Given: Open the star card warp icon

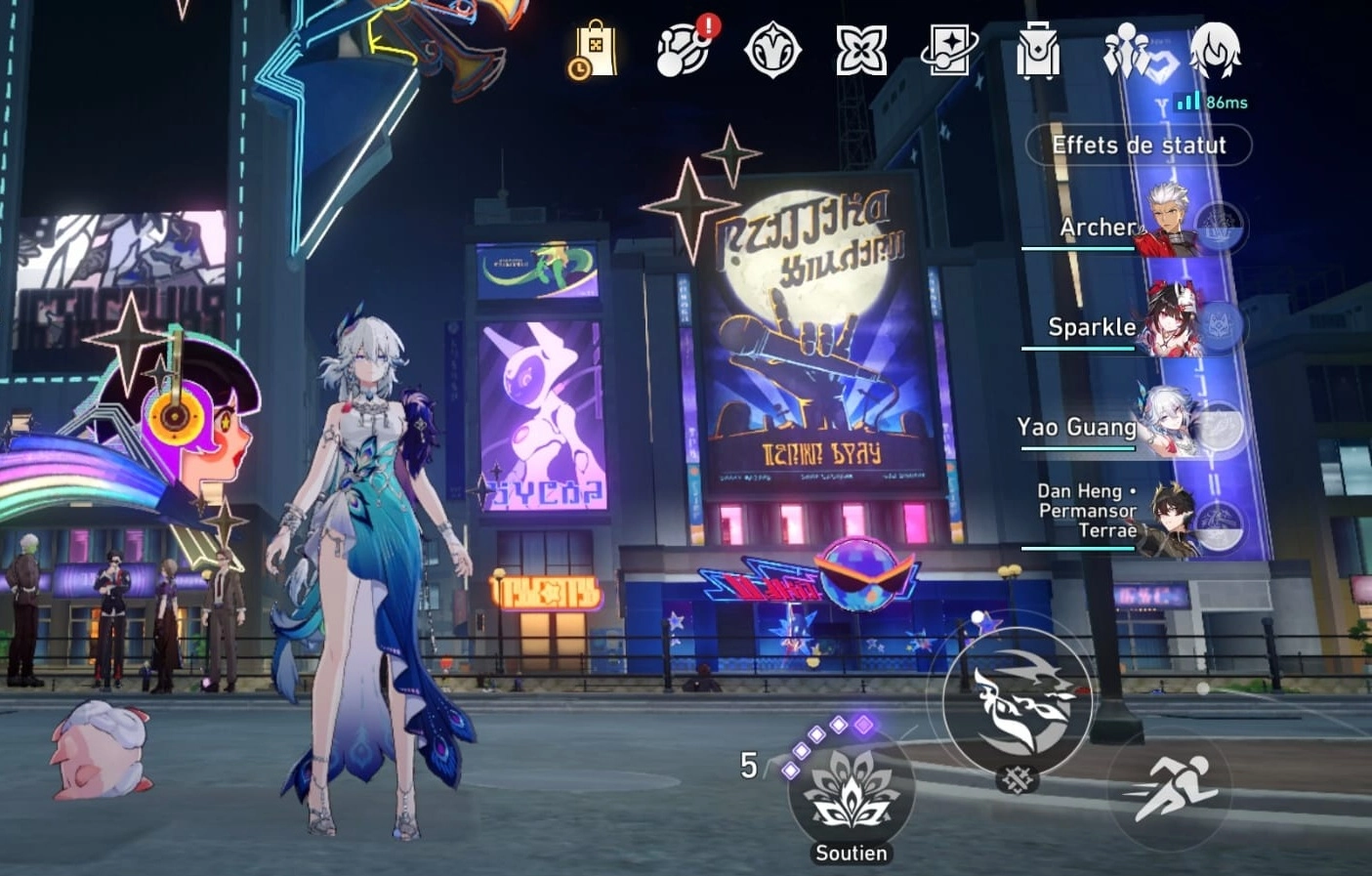Looking at the screenshot, I should [948, 49].
